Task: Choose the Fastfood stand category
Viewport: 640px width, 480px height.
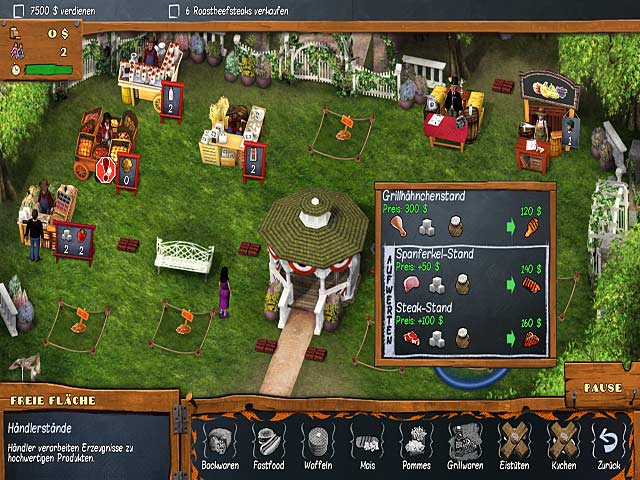Action: (x=268, y=444)
